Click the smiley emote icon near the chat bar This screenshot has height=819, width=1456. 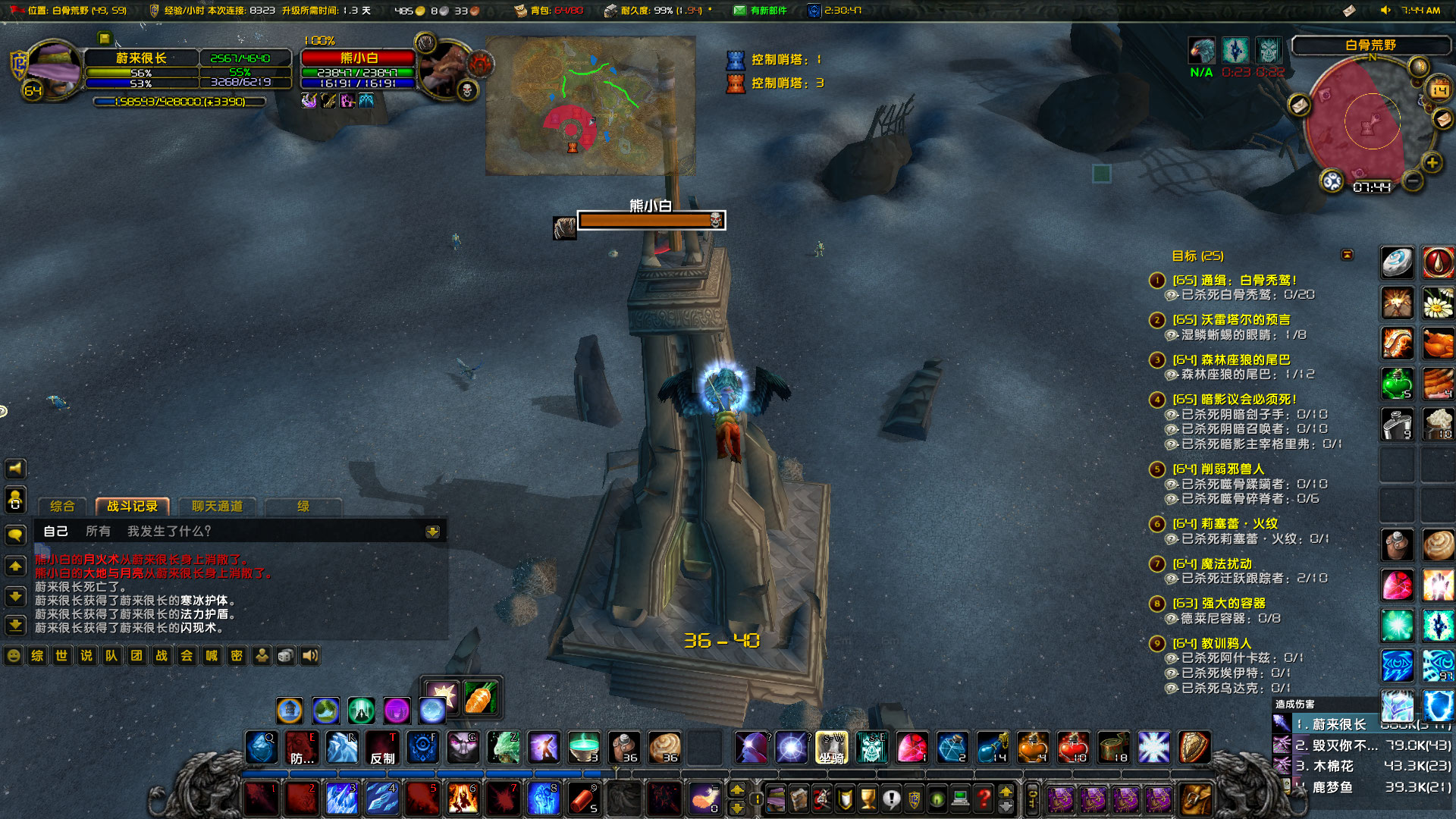13,655
